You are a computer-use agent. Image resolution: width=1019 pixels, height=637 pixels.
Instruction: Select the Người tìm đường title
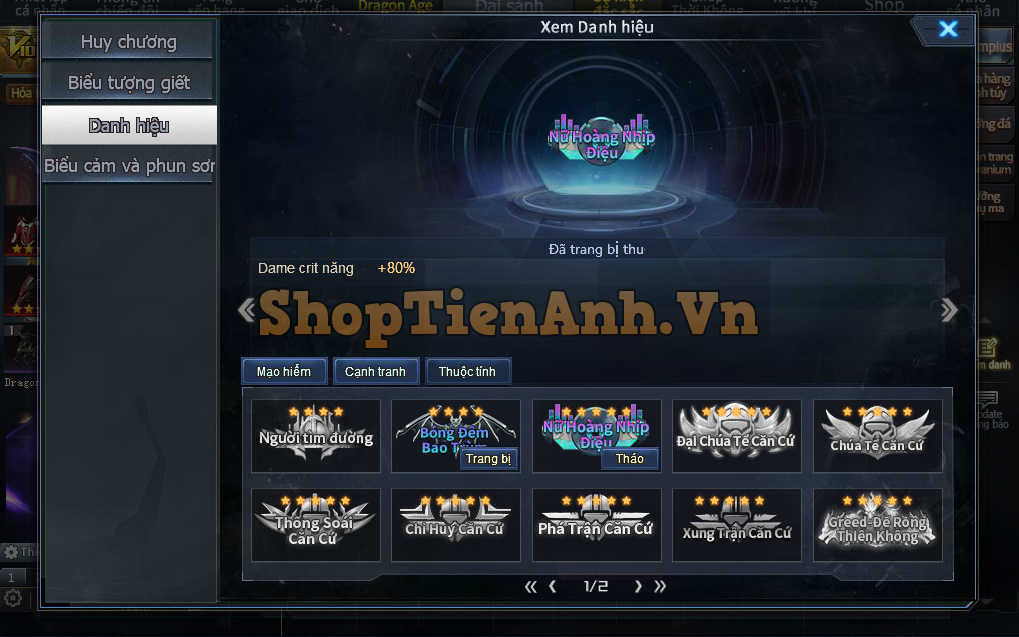coord(316,435)
